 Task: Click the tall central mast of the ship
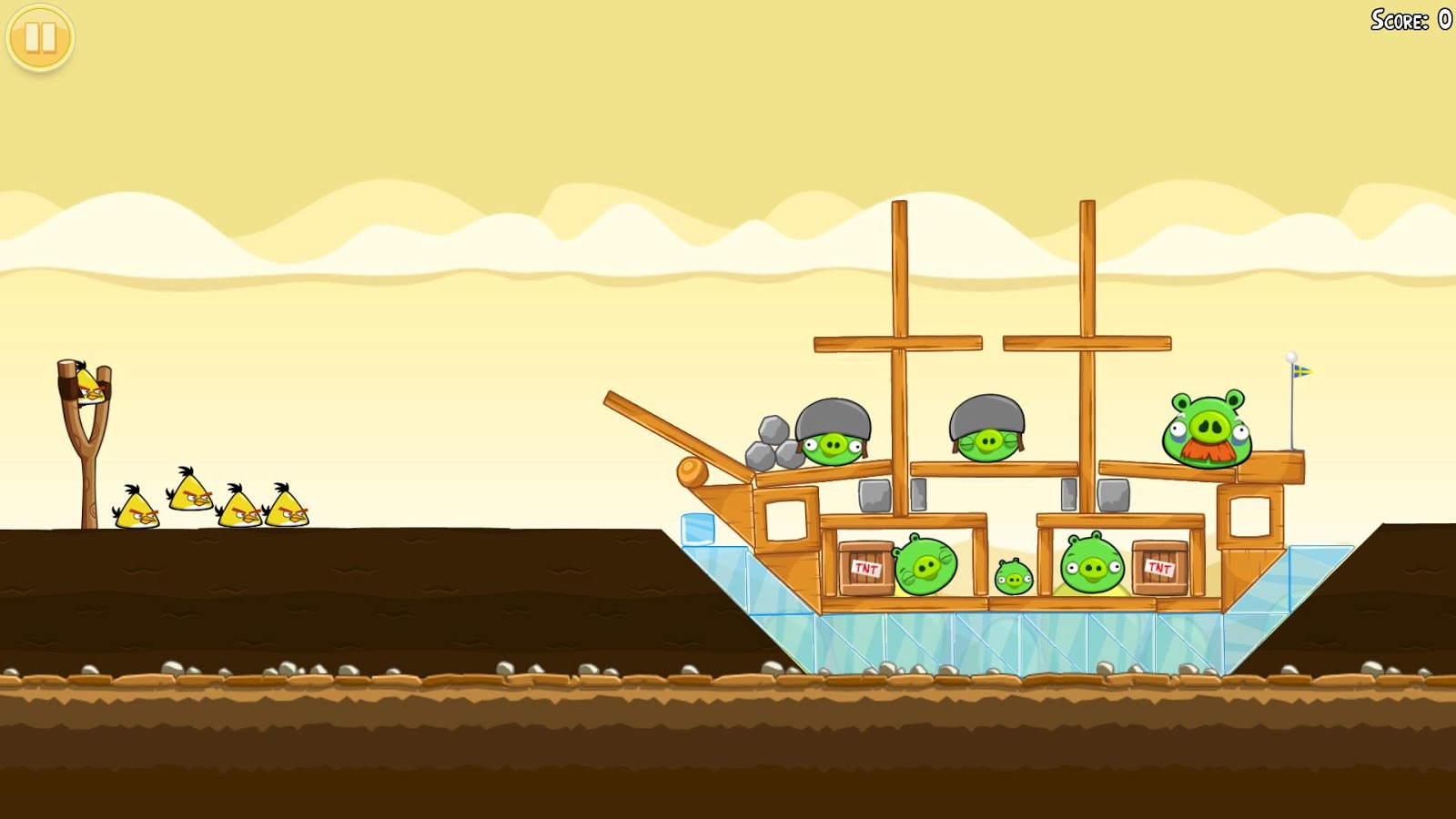[x=901, y=273]
